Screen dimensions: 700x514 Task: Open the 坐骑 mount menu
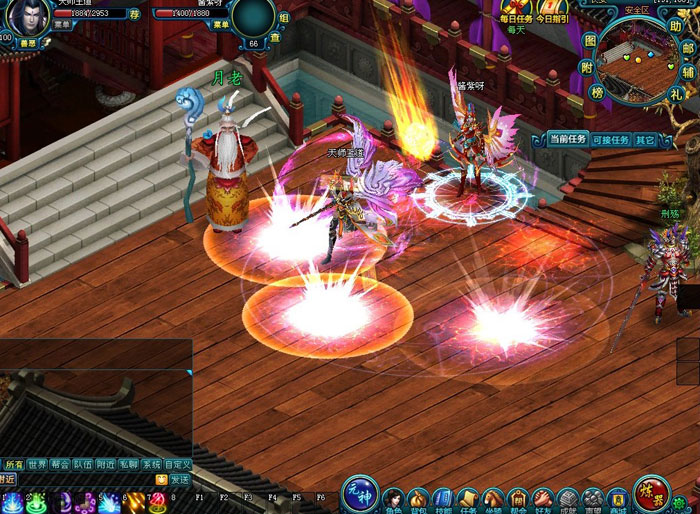pyautogui.click(x=492, y=499)
